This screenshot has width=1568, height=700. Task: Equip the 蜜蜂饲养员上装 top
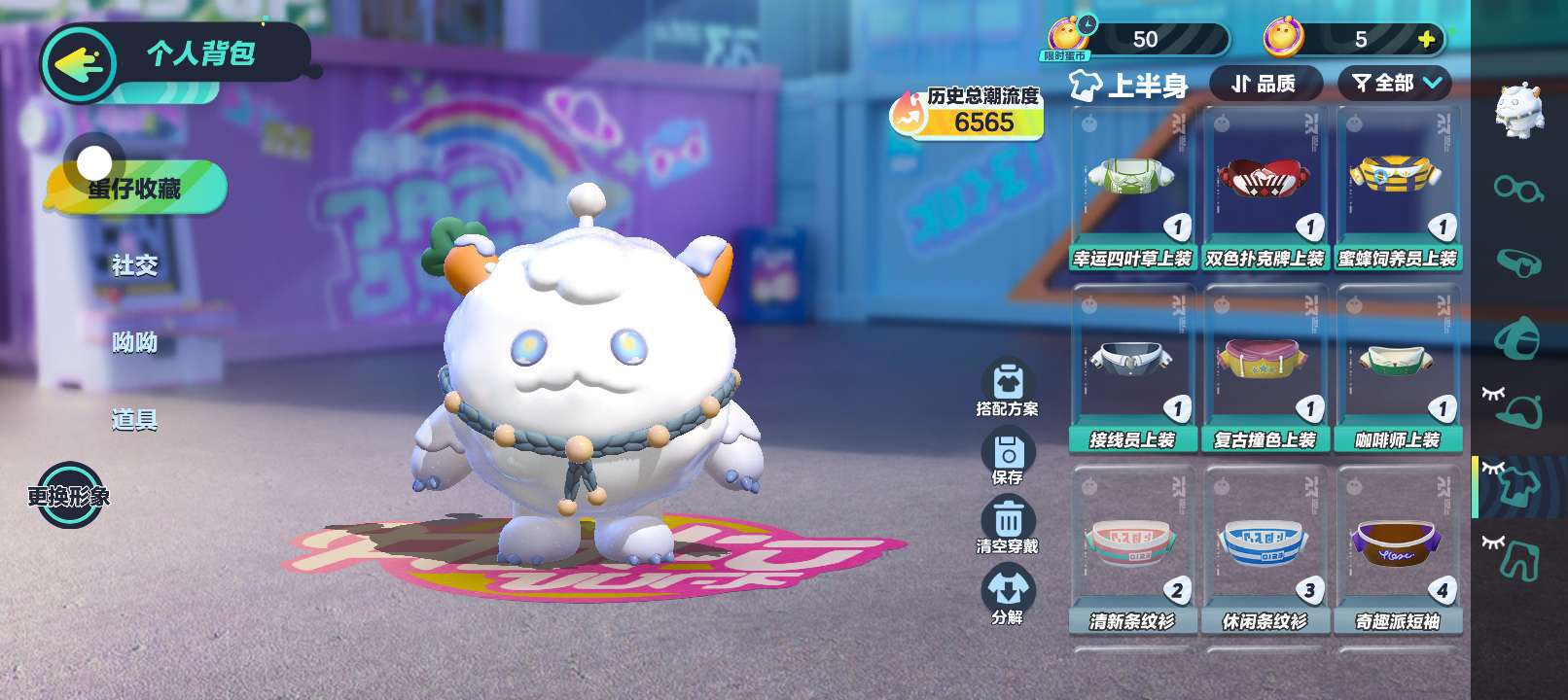pos(1398,190)
